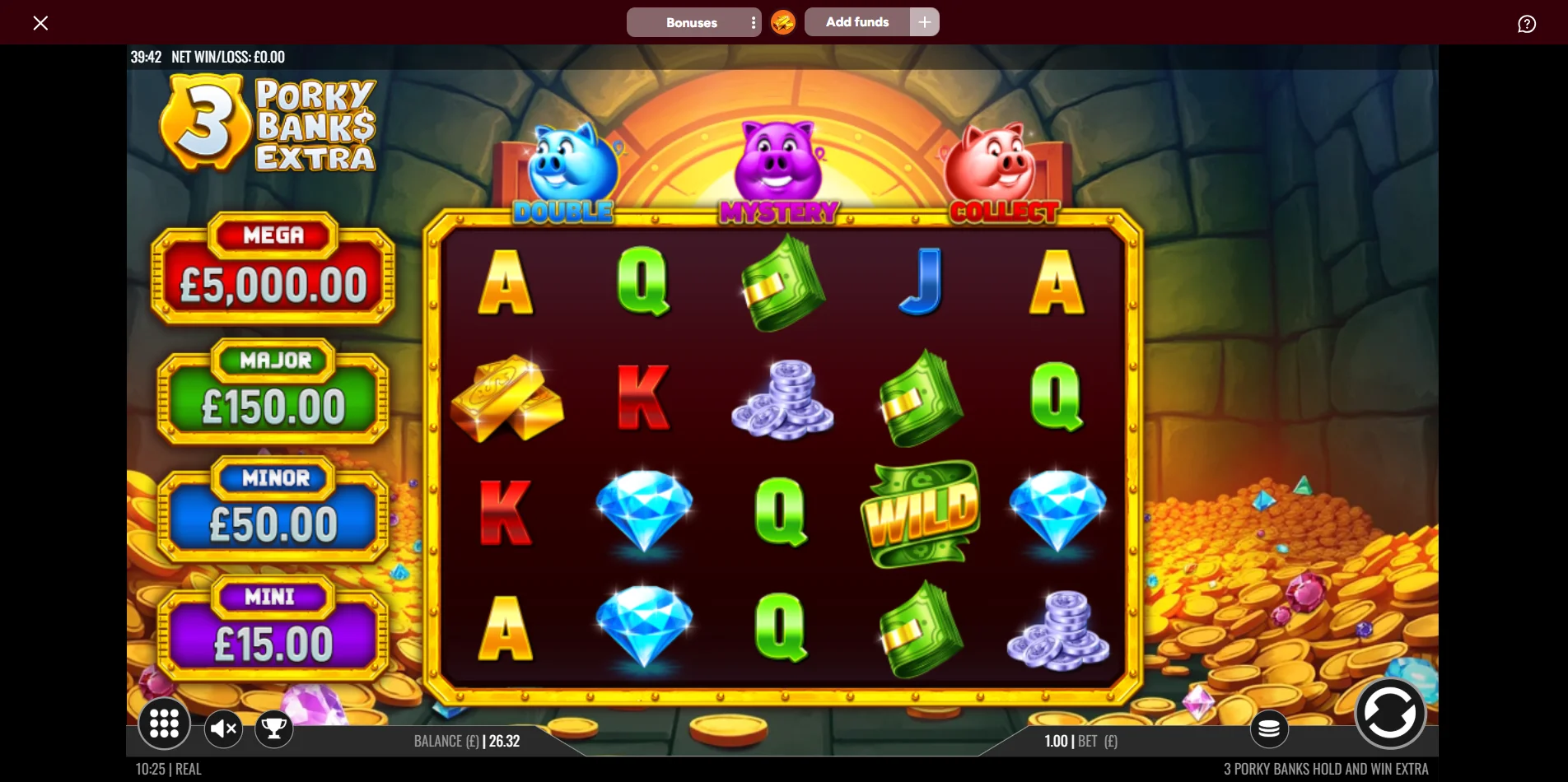
Task: Click the balance display
Action: pos(466,740)
